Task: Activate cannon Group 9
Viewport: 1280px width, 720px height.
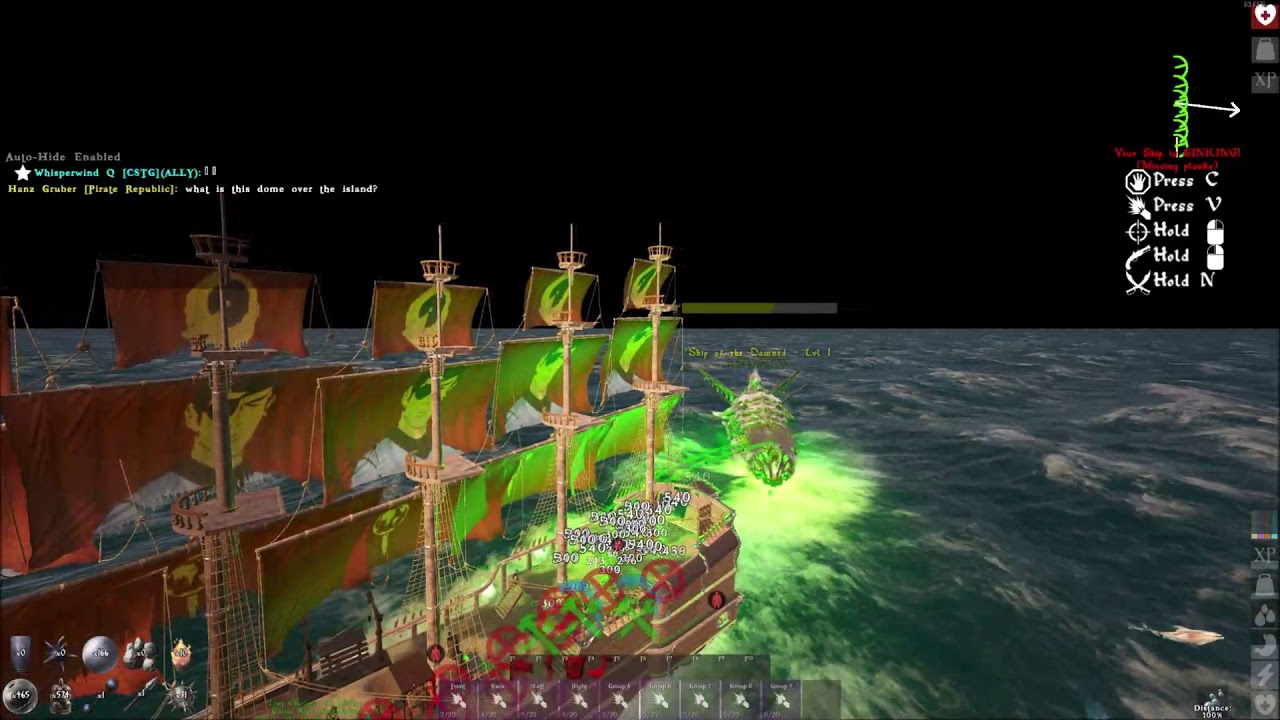Action: (x=781, y=699)
